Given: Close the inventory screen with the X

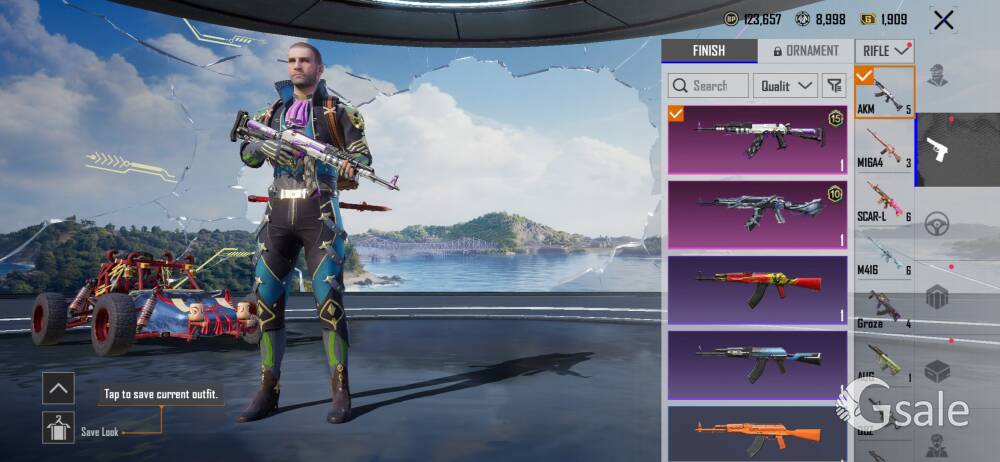Looking at the screenshot, I should (x=942, y=19).
